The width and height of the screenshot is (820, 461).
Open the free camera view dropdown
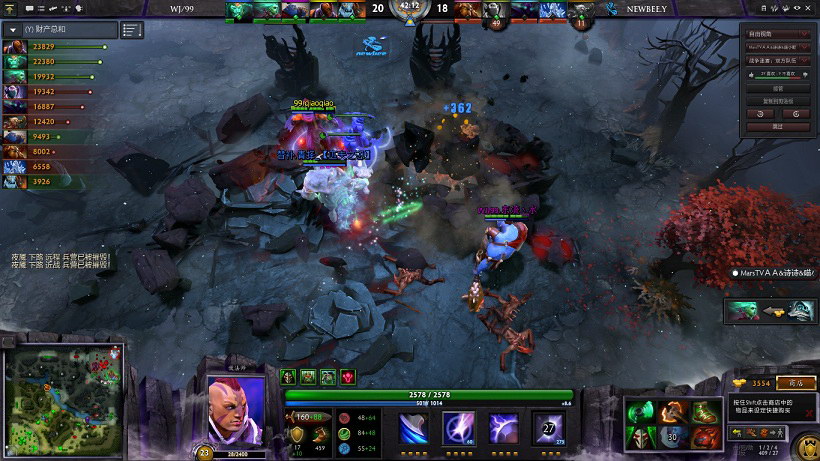[779, 33]
